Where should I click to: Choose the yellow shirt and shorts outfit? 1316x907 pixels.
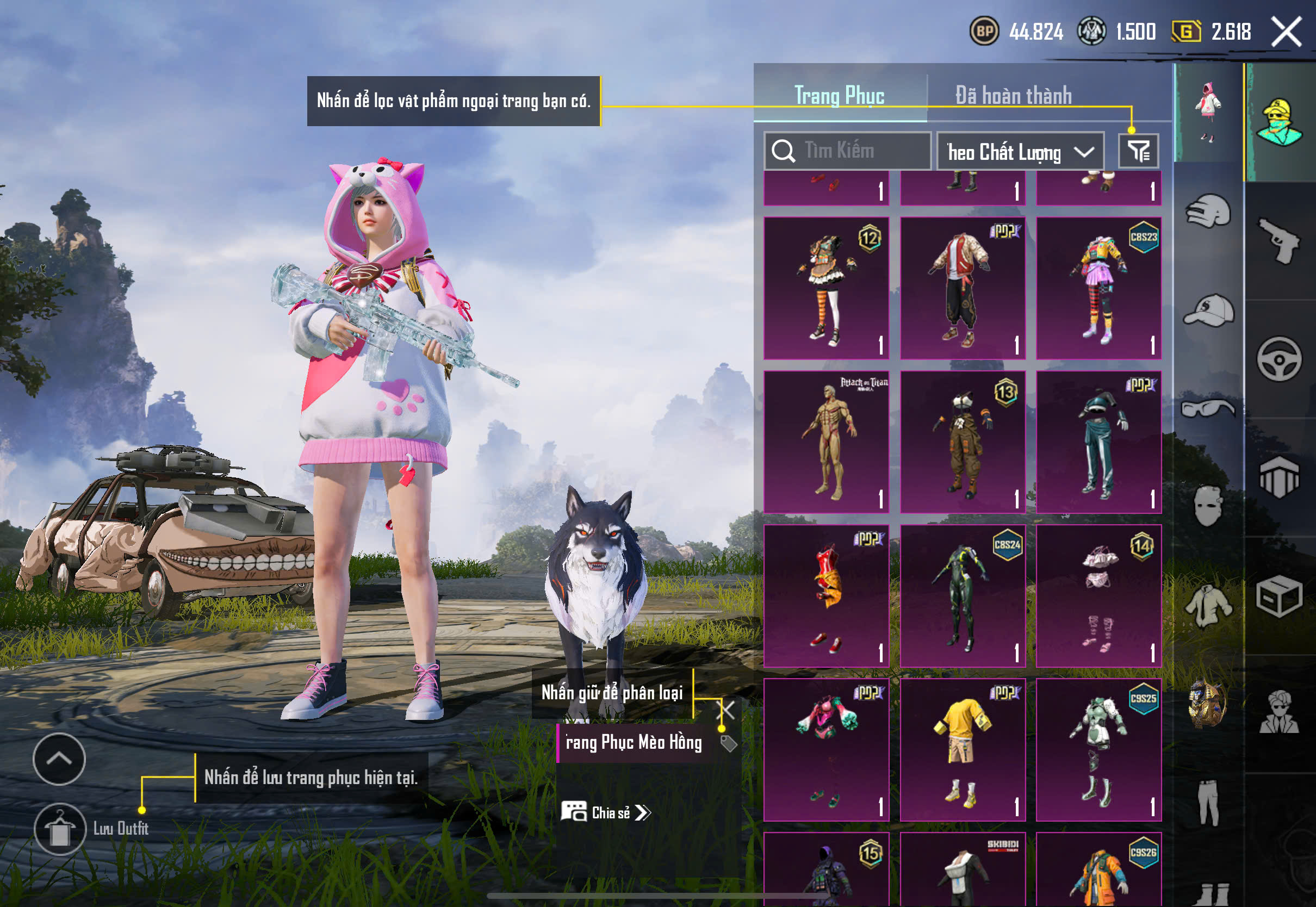pyautogui.click(x=963, y=749)
